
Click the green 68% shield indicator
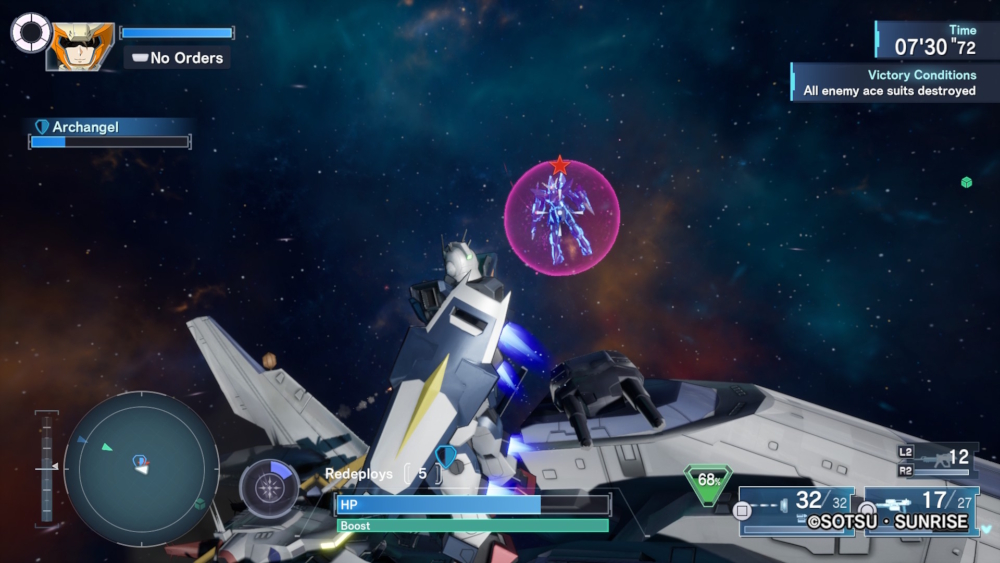click(x=708, y=481)
